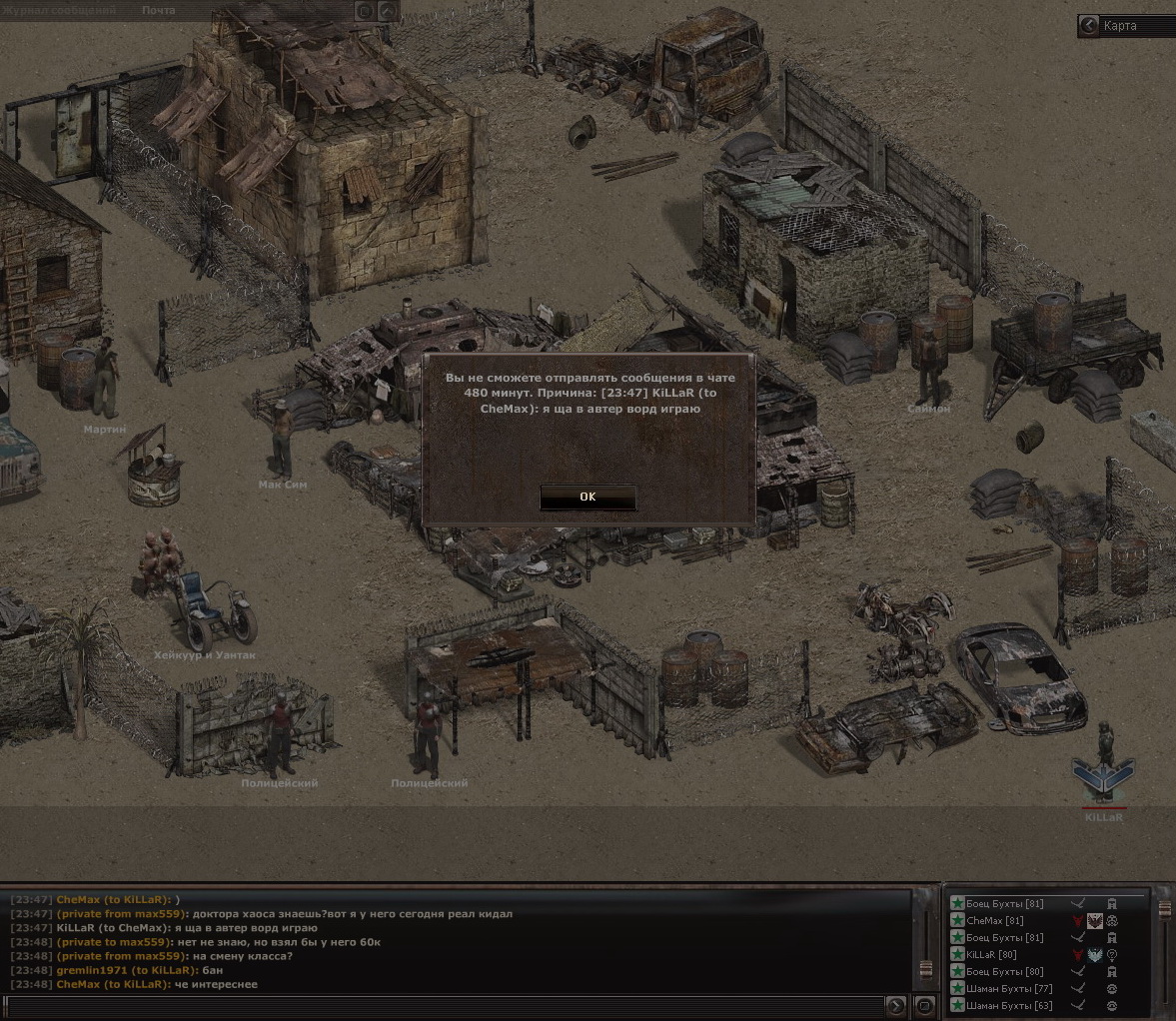Screen dimensions: 1176x1021
Task: Send the chat message with arrow button
Action: [x=896, y=1005]
